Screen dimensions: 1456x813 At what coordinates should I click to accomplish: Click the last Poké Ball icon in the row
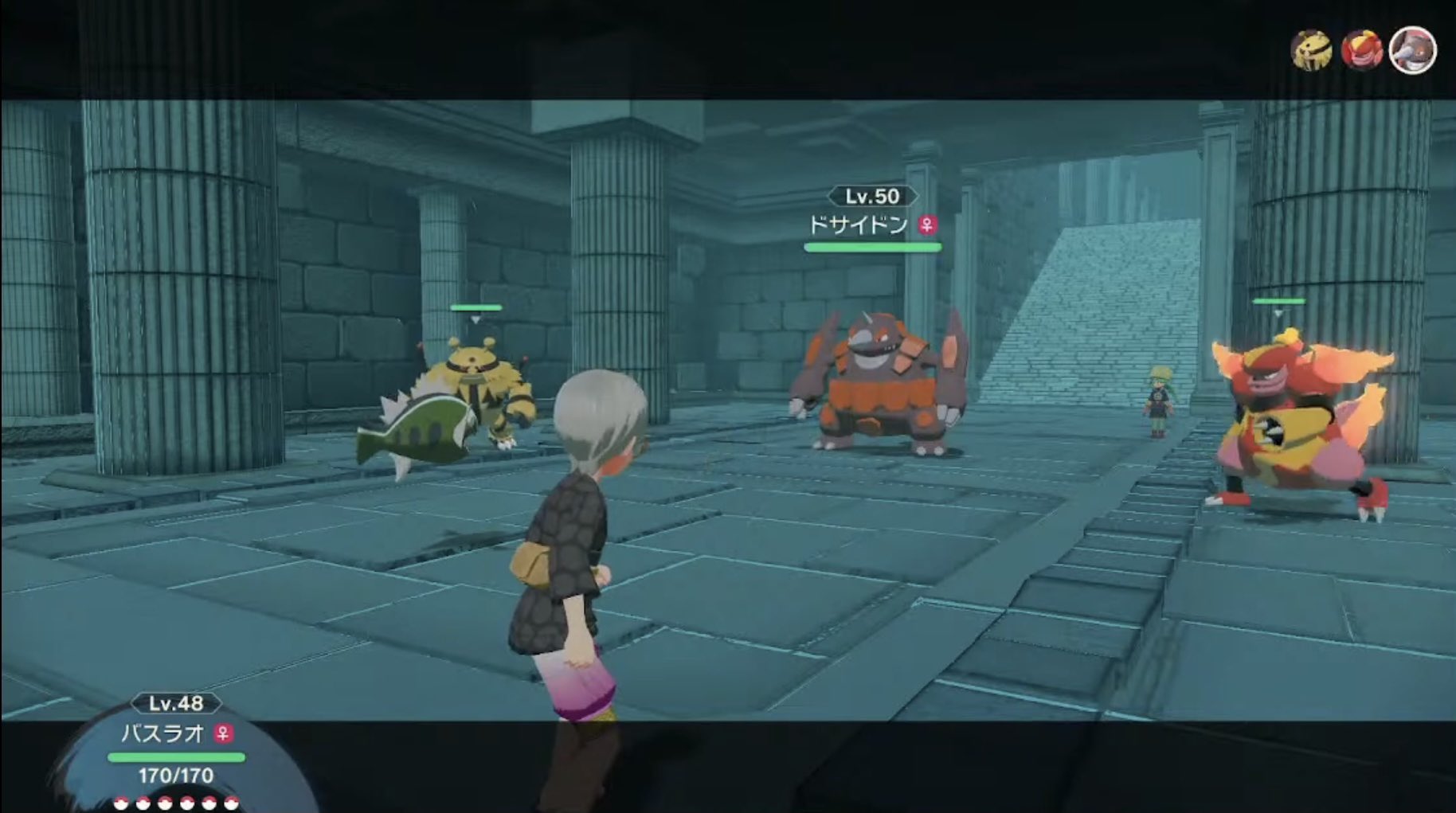point(231,804)
